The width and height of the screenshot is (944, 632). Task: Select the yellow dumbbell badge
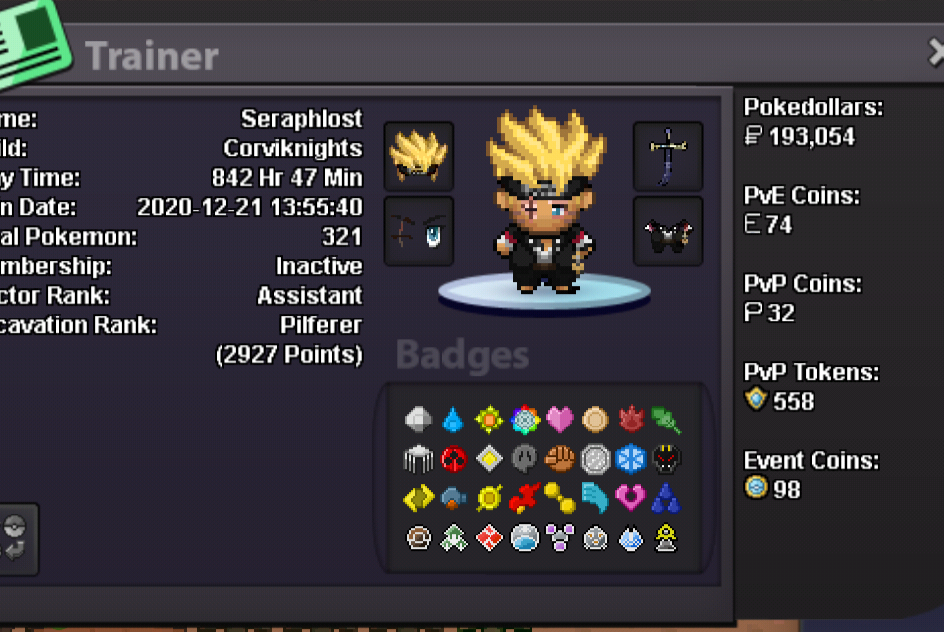(560, 497)
